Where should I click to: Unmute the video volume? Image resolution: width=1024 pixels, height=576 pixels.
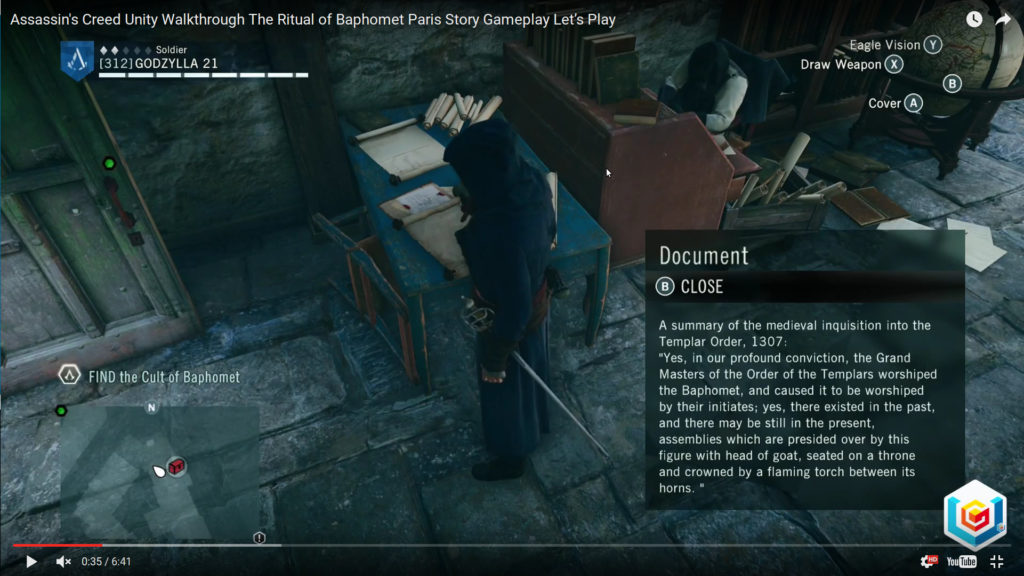tap(63, 562)
